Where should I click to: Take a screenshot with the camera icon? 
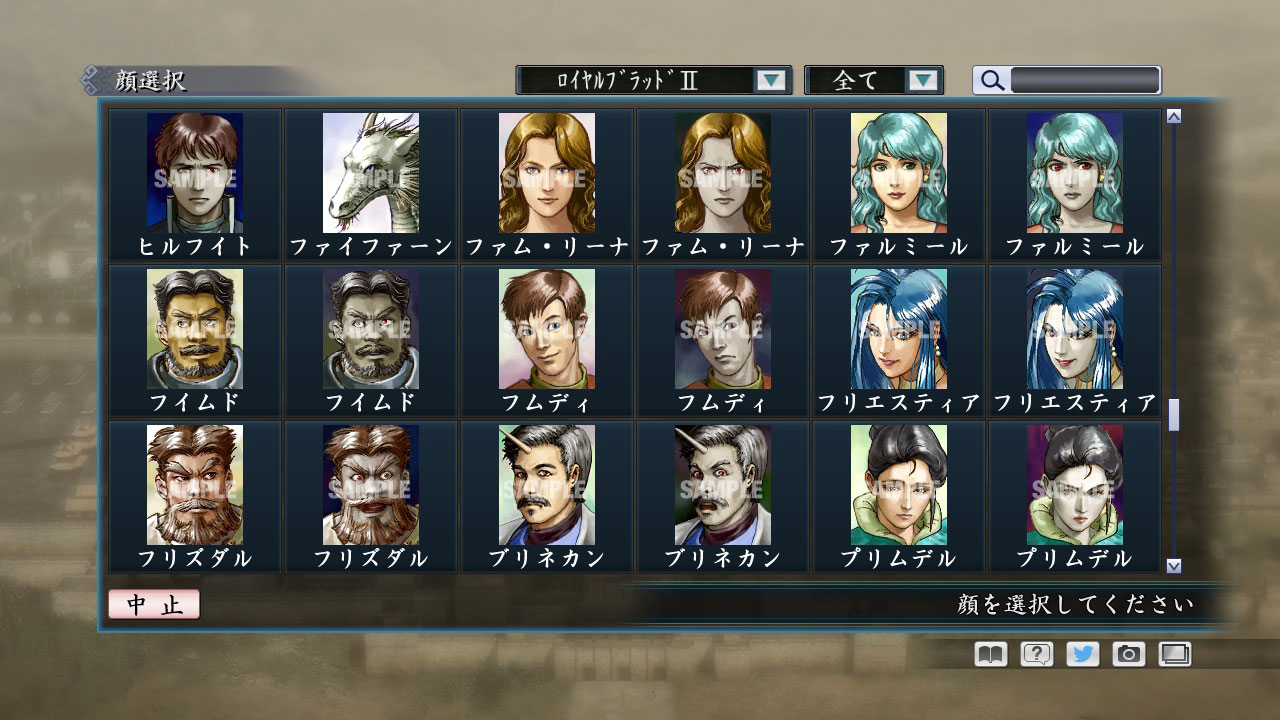tap(1128, 654)
